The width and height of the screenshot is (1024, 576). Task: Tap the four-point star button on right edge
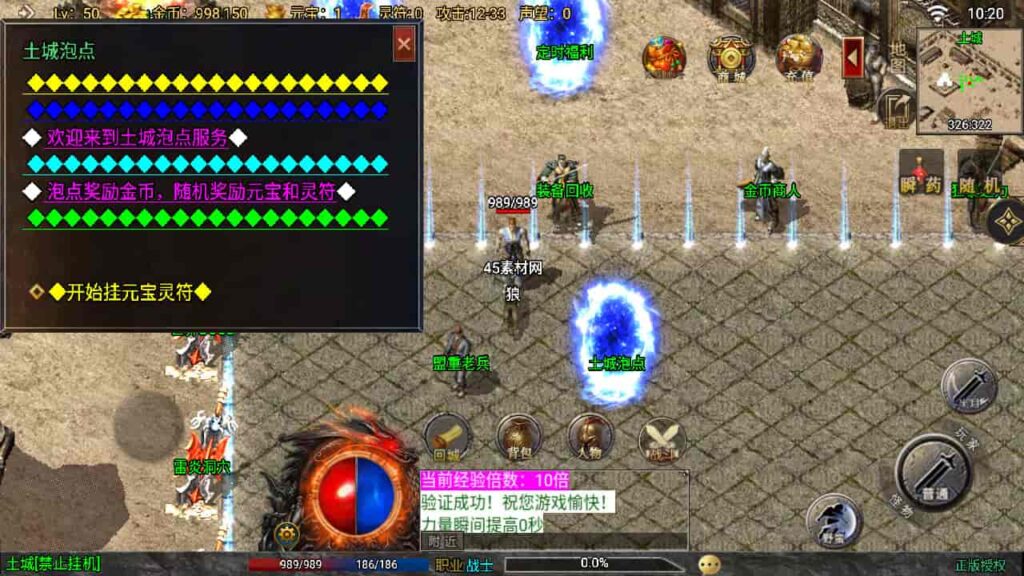point(1005,223)
